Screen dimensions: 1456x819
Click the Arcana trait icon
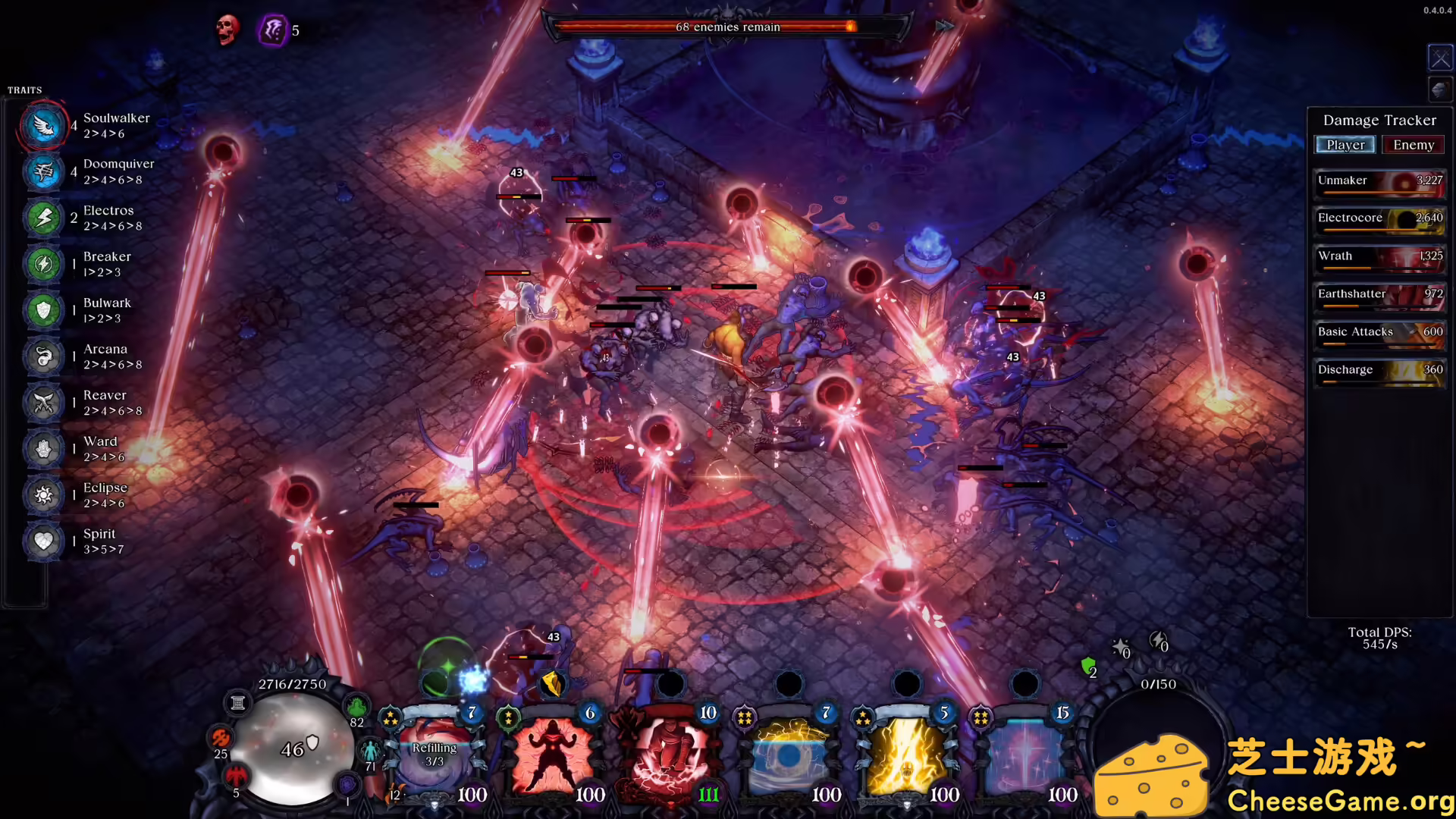[42, 356]
